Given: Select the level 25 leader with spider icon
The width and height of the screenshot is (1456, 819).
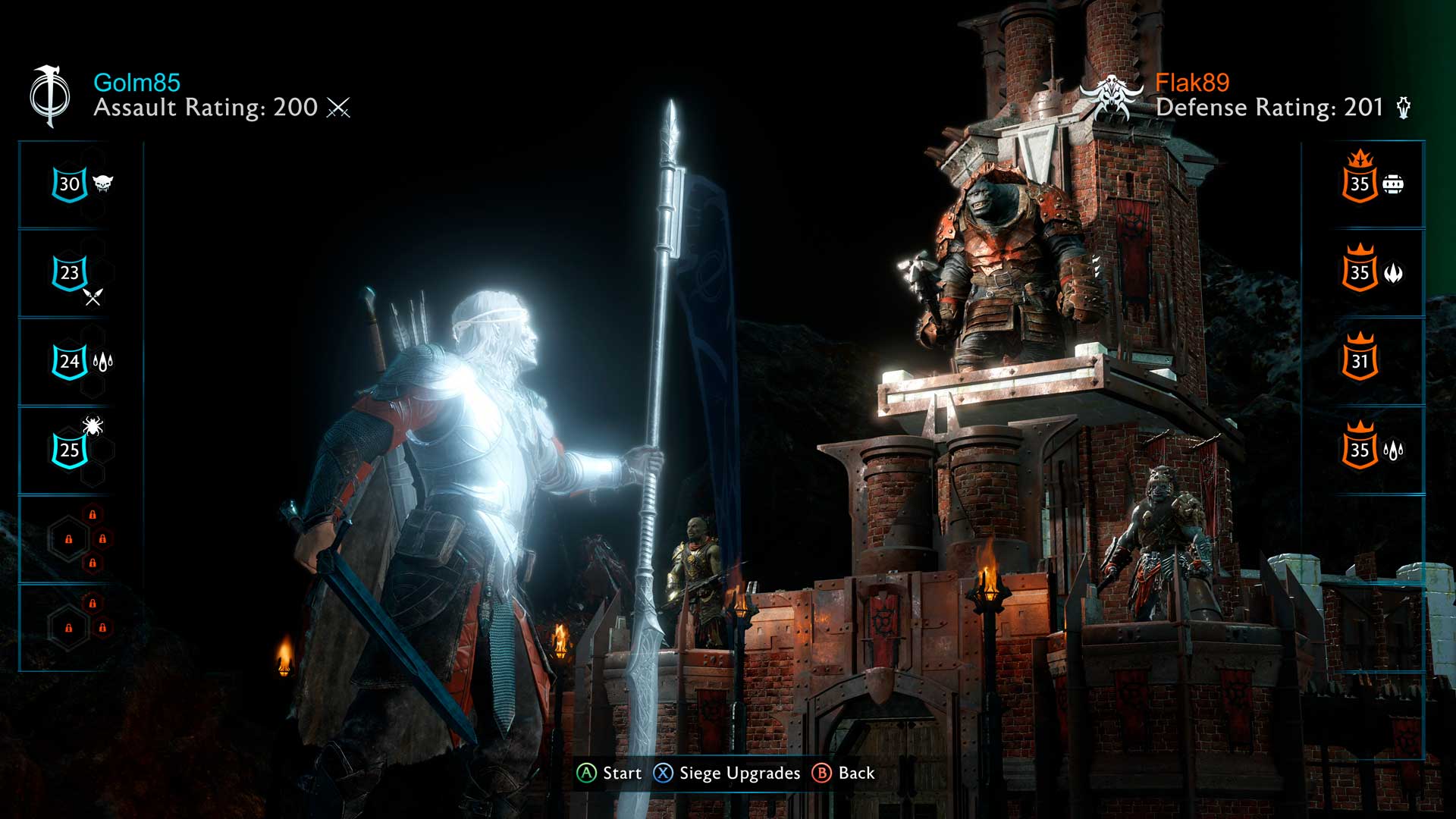Looking at the screenshot, I should coord(70,450).
